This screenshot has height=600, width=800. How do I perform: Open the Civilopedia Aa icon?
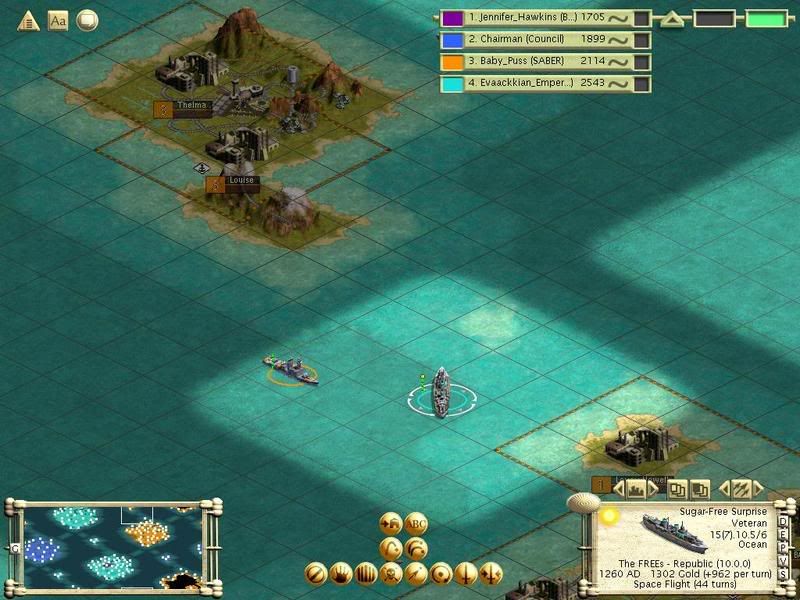(58, 20)
